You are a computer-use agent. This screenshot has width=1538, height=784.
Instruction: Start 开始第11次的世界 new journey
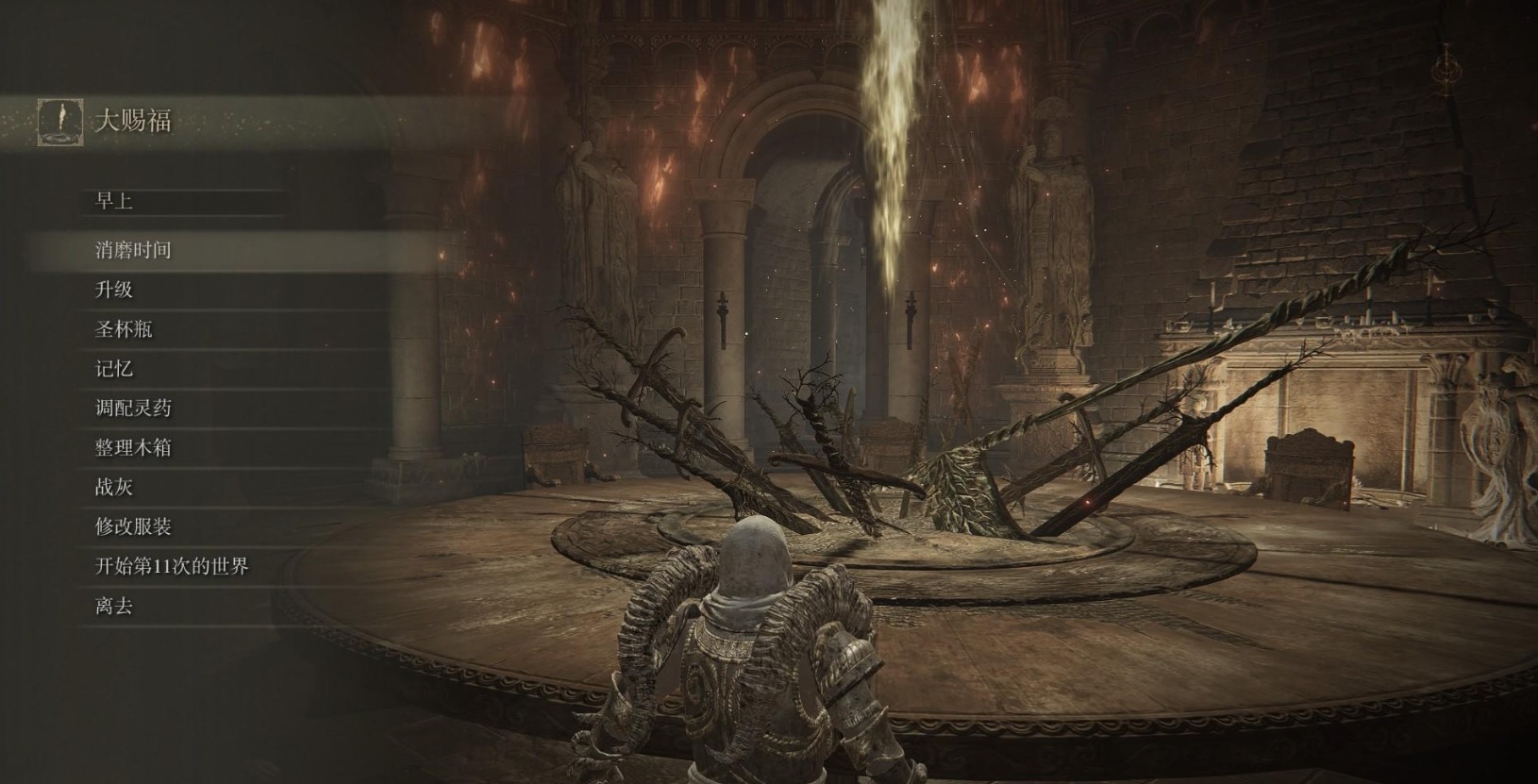click(172, 567)
